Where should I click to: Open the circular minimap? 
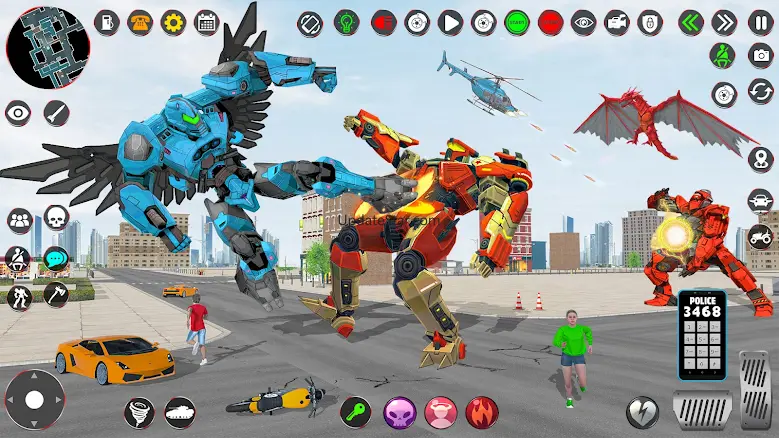click(47, 47)
